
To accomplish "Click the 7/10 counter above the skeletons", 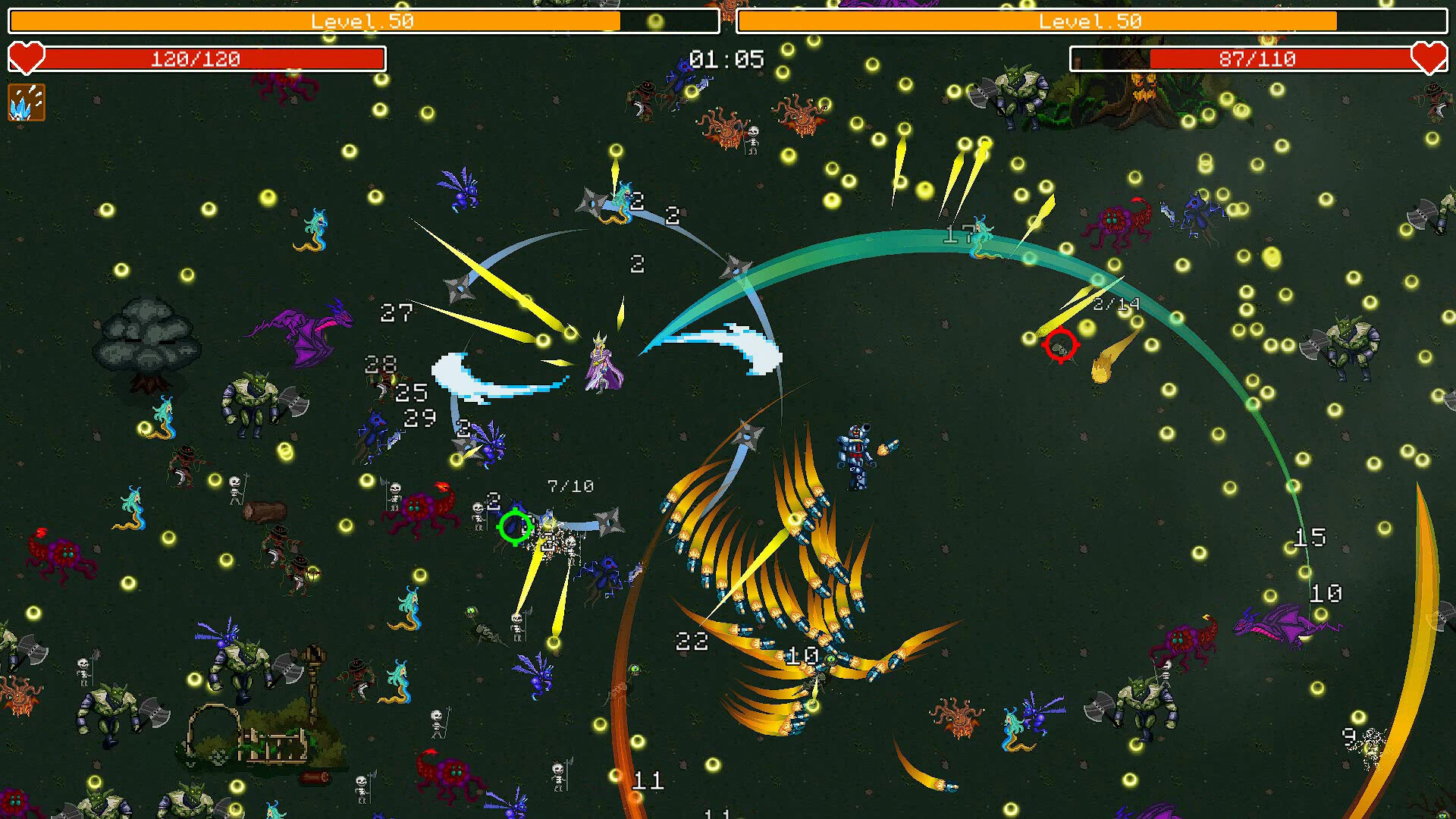I will point(570,485).
